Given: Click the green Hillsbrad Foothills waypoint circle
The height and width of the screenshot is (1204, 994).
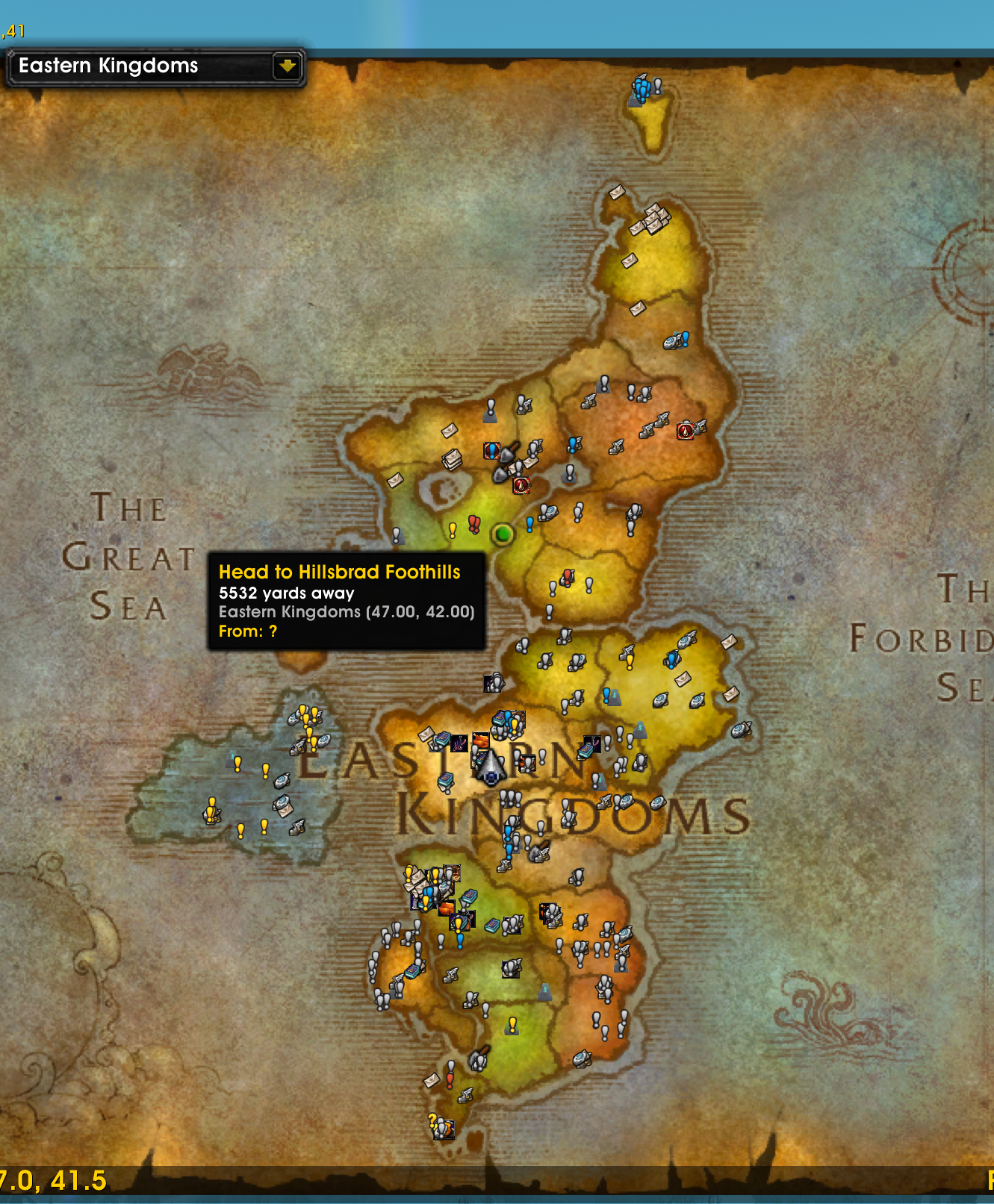Looking at the screenshot, I should point(503,535).
